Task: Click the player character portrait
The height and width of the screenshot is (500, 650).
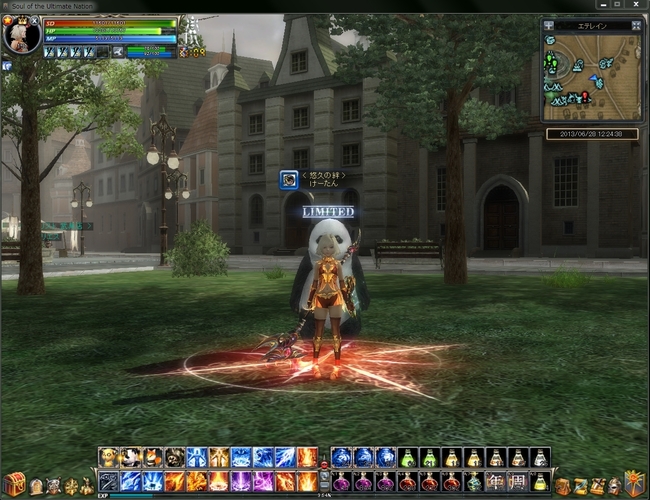Action: click(20, 37)
